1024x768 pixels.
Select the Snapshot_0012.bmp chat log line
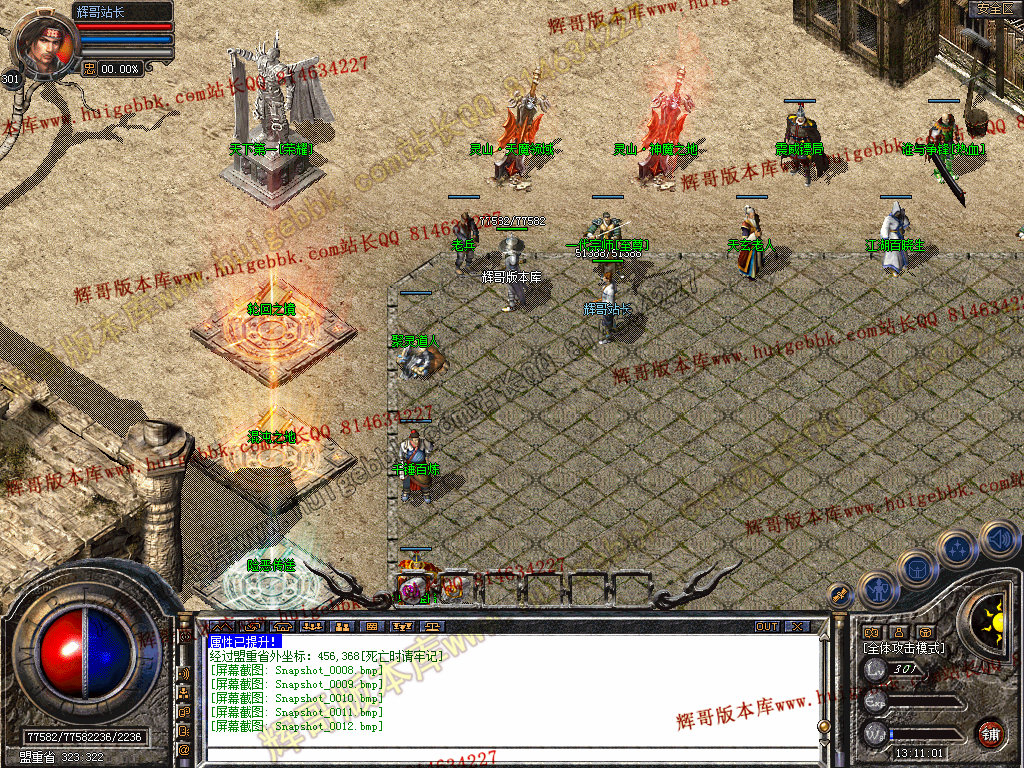[x=295, y=726]
